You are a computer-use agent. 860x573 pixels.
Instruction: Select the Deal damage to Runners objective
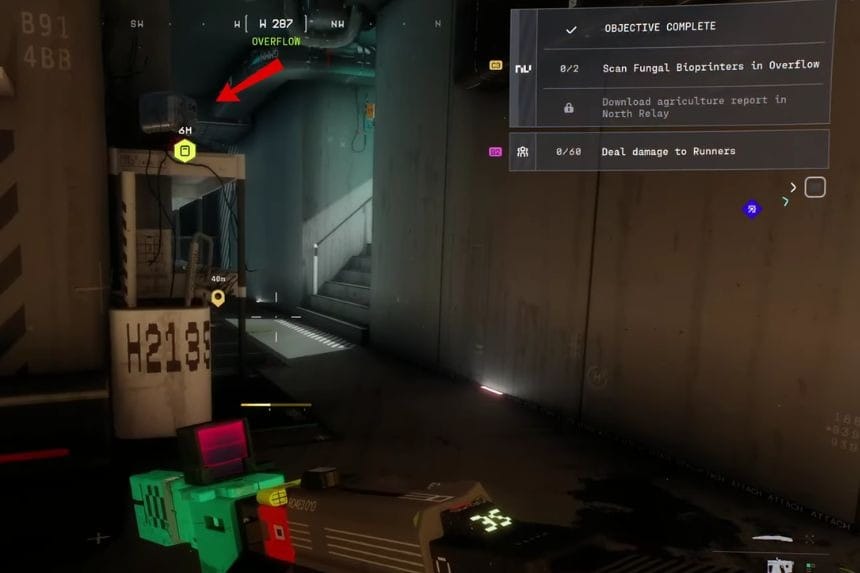click(x=668, y=151)
